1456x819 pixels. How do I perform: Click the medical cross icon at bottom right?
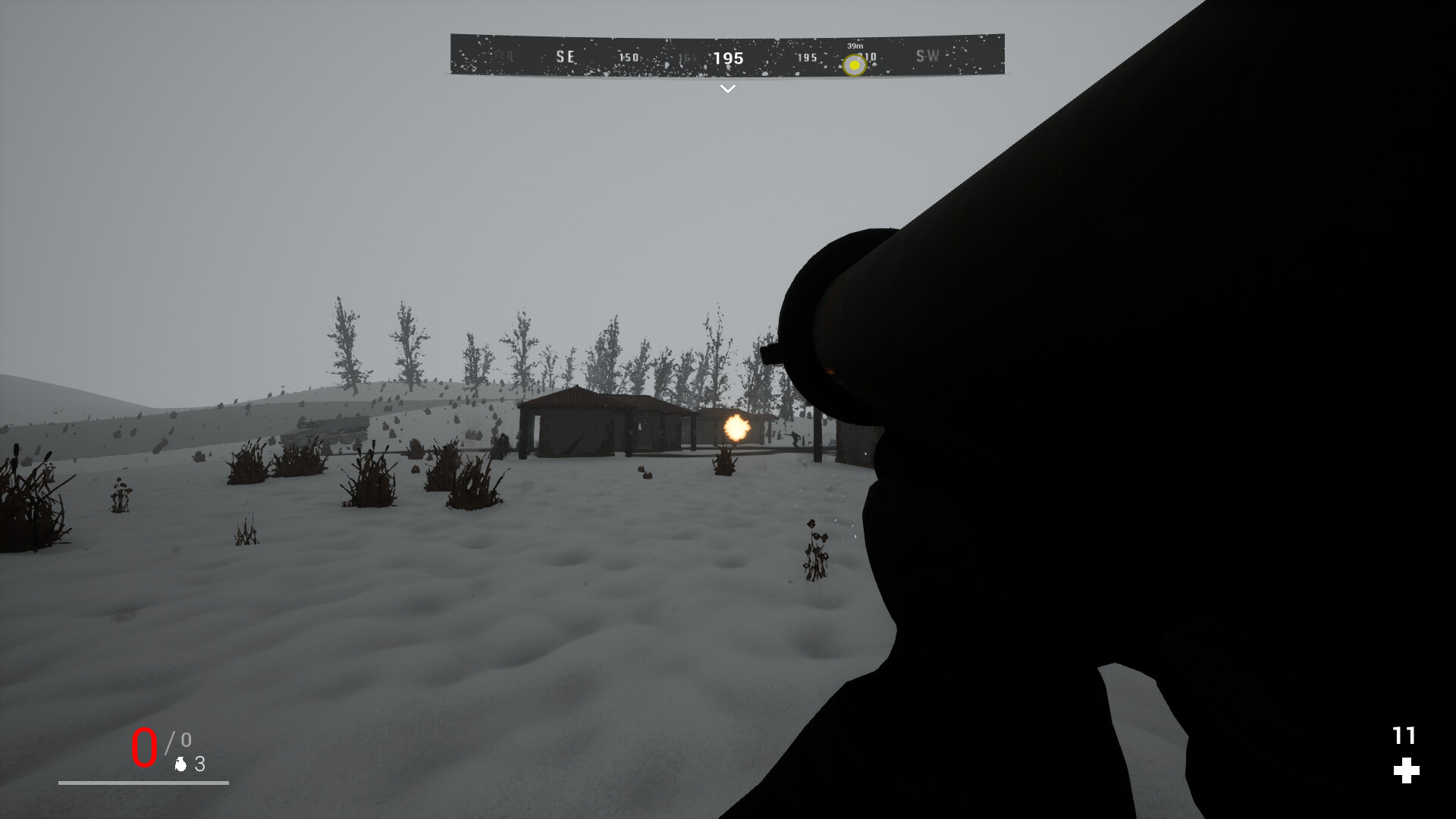tap(1407, 771)
